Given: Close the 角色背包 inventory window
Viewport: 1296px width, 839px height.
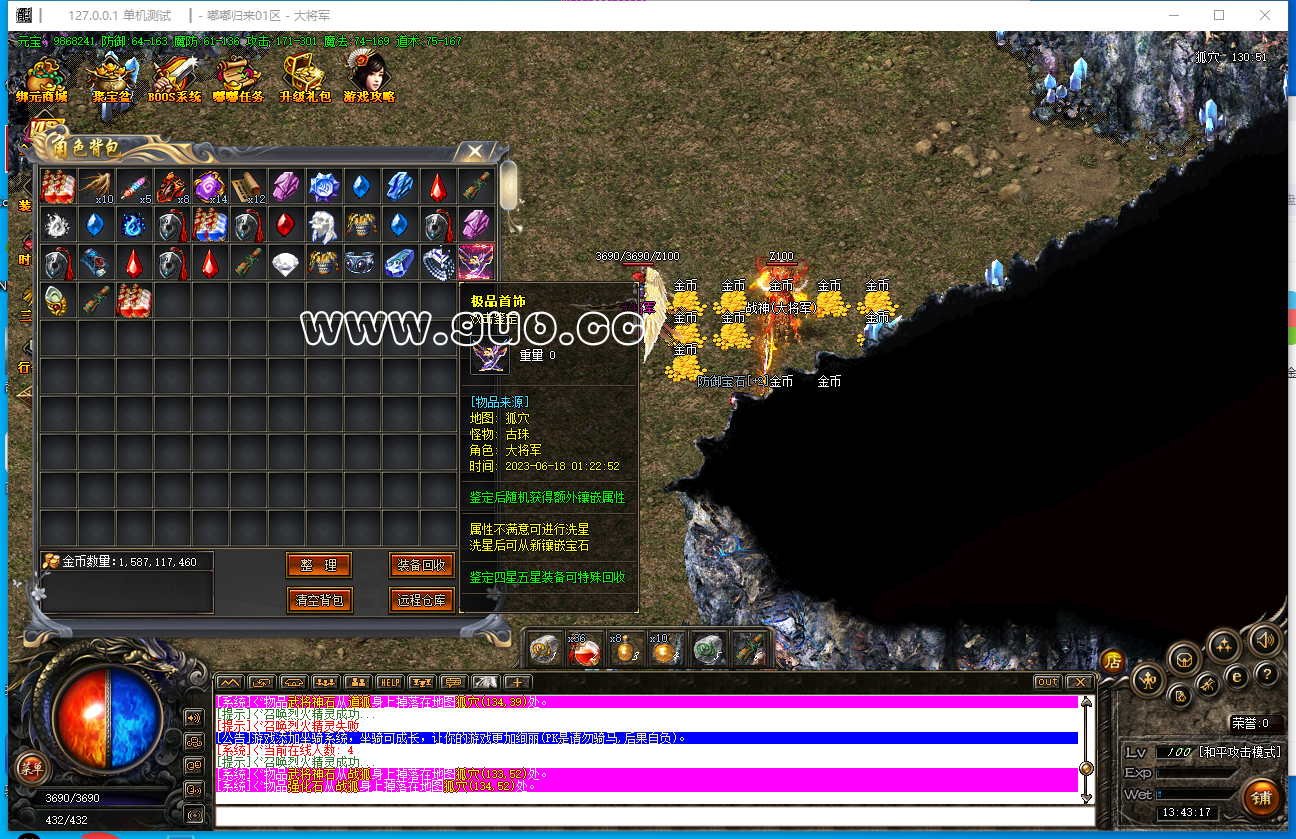Looking at the screenshot, I should click(x=475, y=151).
